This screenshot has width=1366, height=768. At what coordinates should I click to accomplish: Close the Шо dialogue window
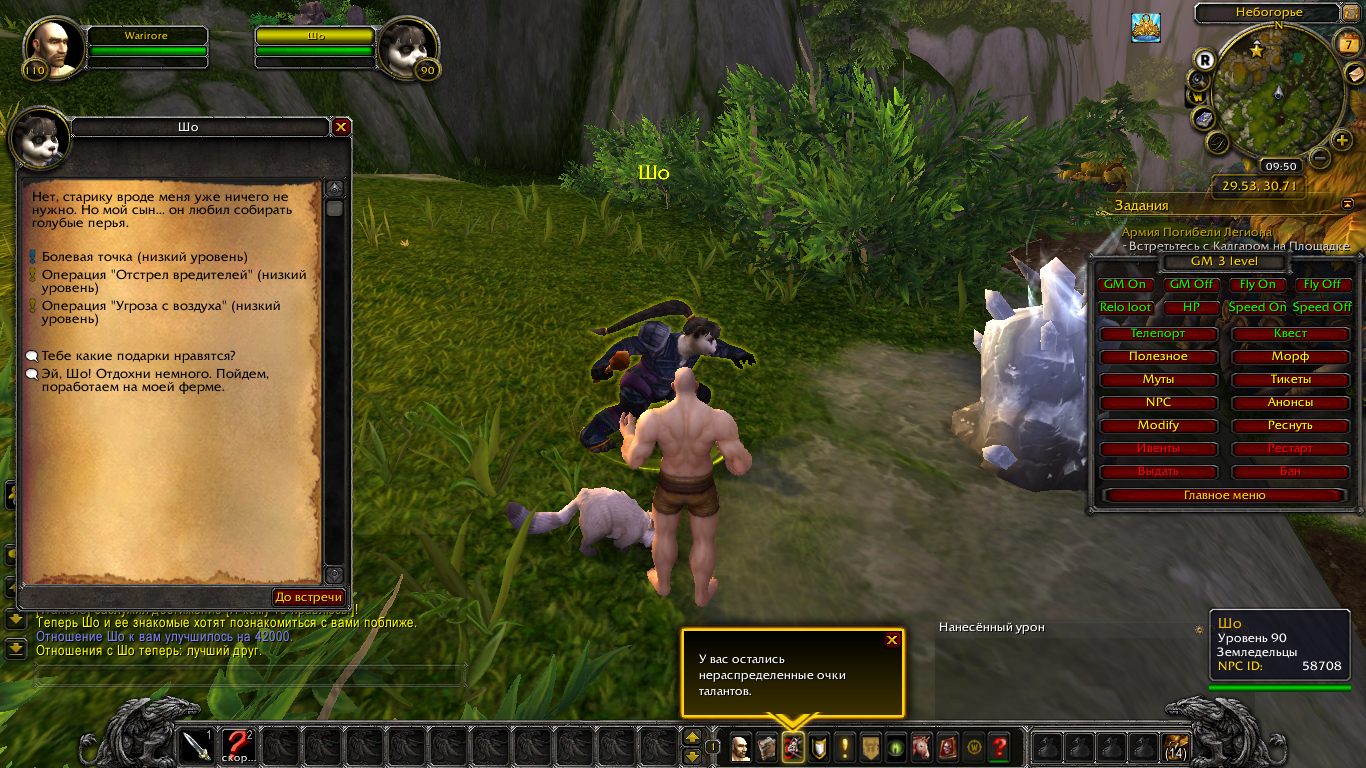coord(341,127)
